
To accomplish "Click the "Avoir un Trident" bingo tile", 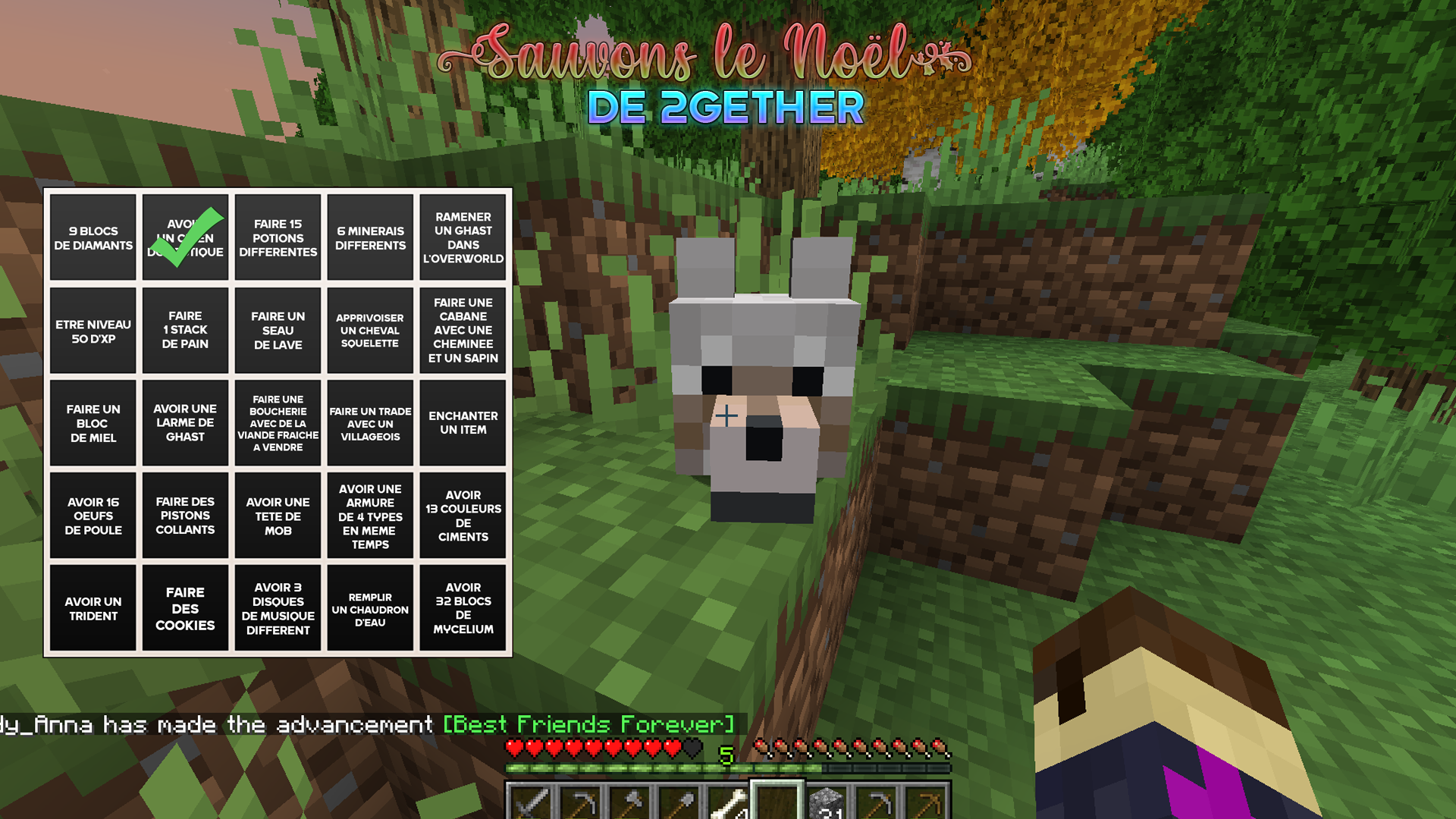I will point(93,608).
